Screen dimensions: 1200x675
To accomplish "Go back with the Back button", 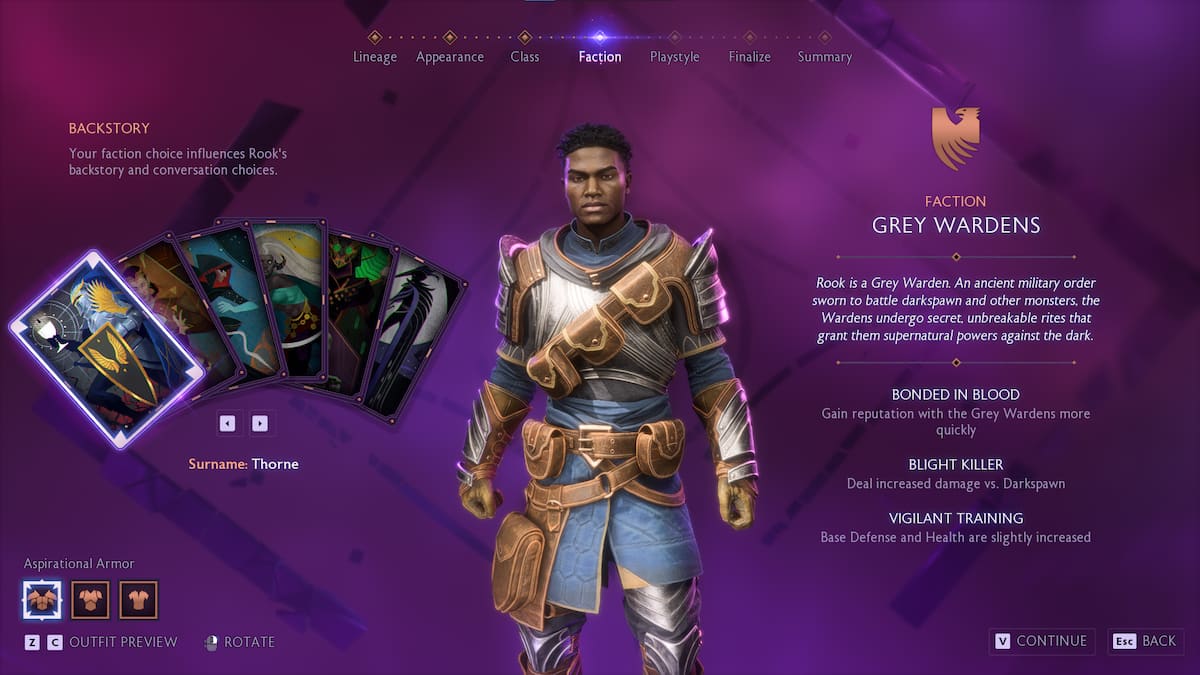I will tap(1146, 641).
